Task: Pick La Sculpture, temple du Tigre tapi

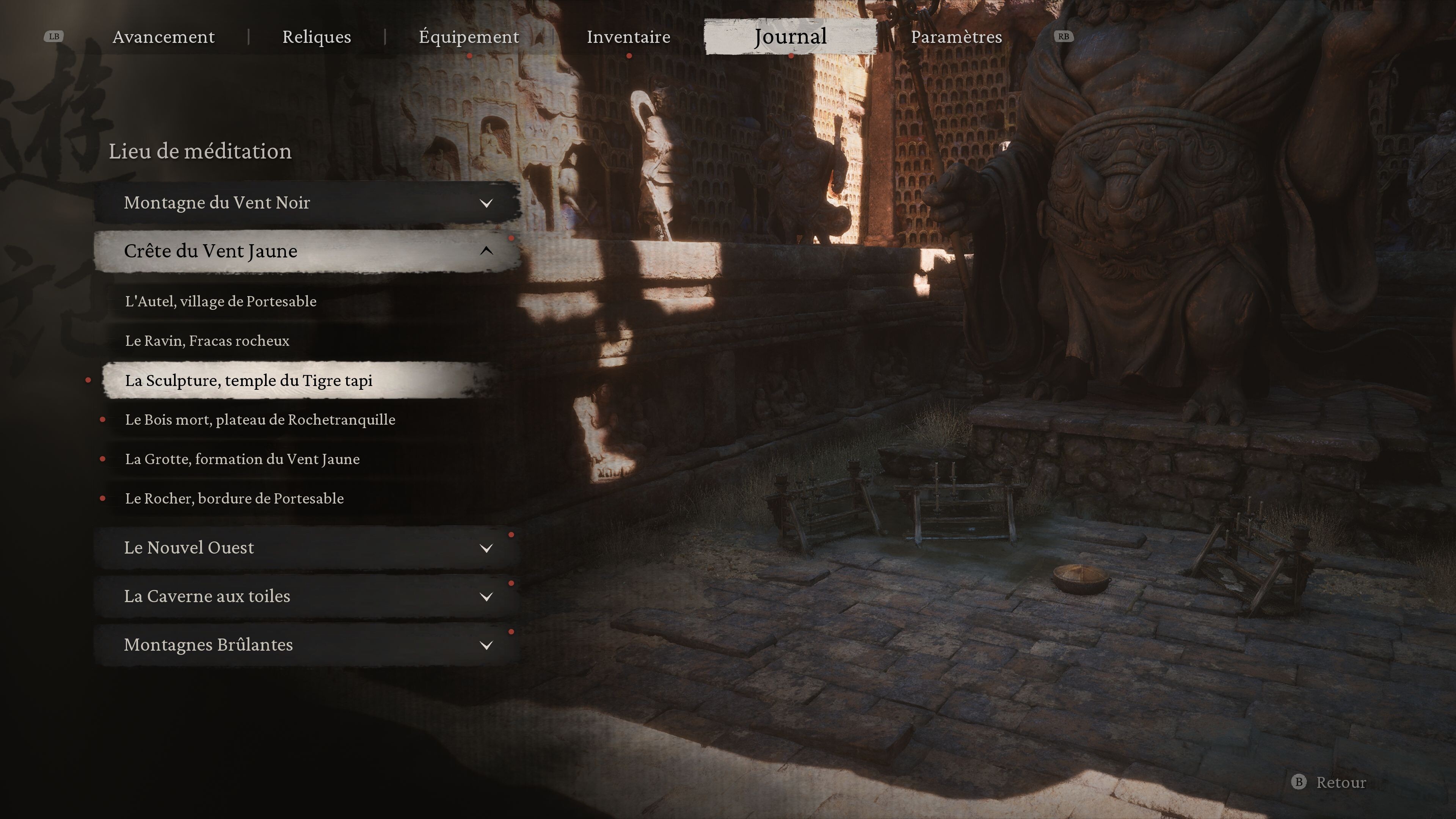Action: pos(249,380)
